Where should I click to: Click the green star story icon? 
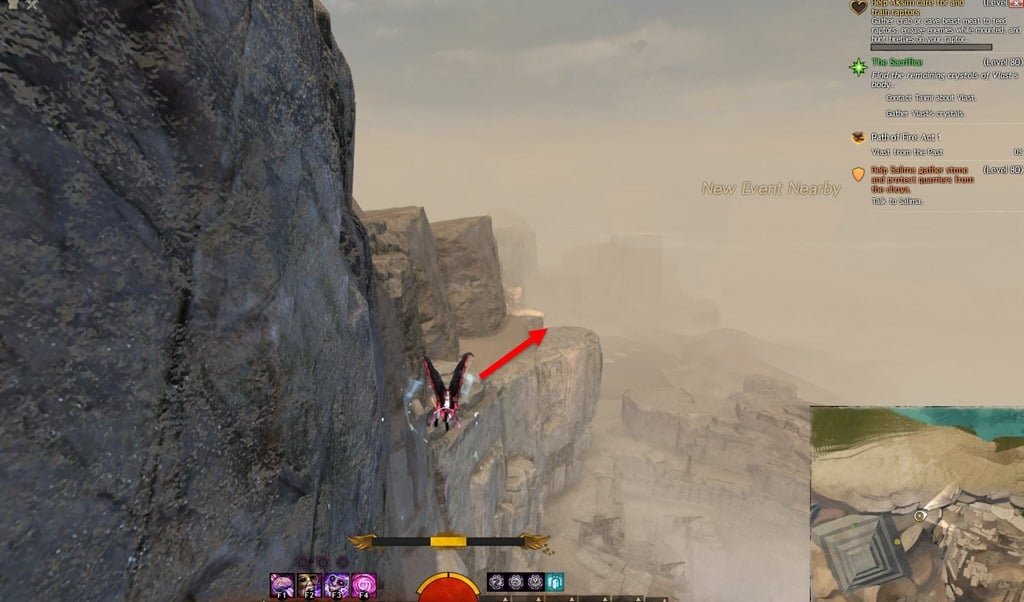click(x=858, y=67)
